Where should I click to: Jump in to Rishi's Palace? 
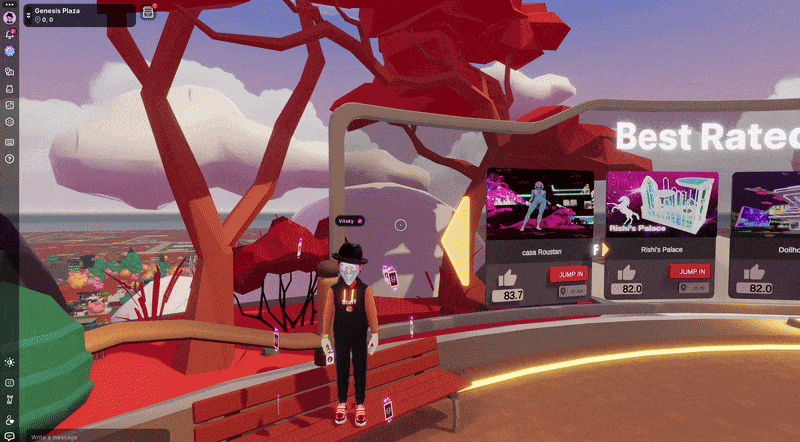click(x=689, y=271)
